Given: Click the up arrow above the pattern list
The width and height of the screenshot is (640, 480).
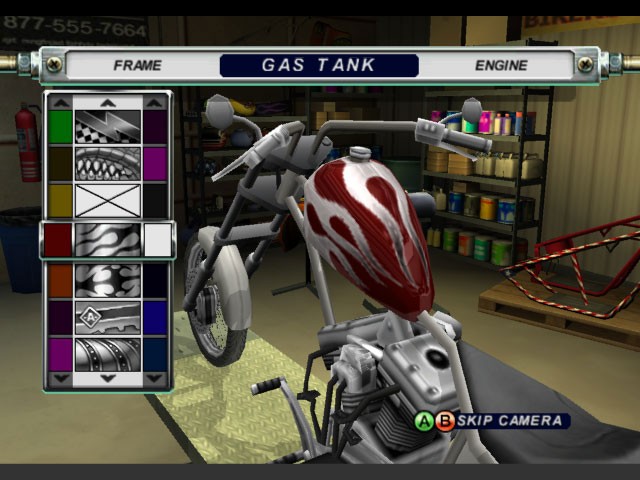Looking at the screenshot, I should (x=108, y=102).
